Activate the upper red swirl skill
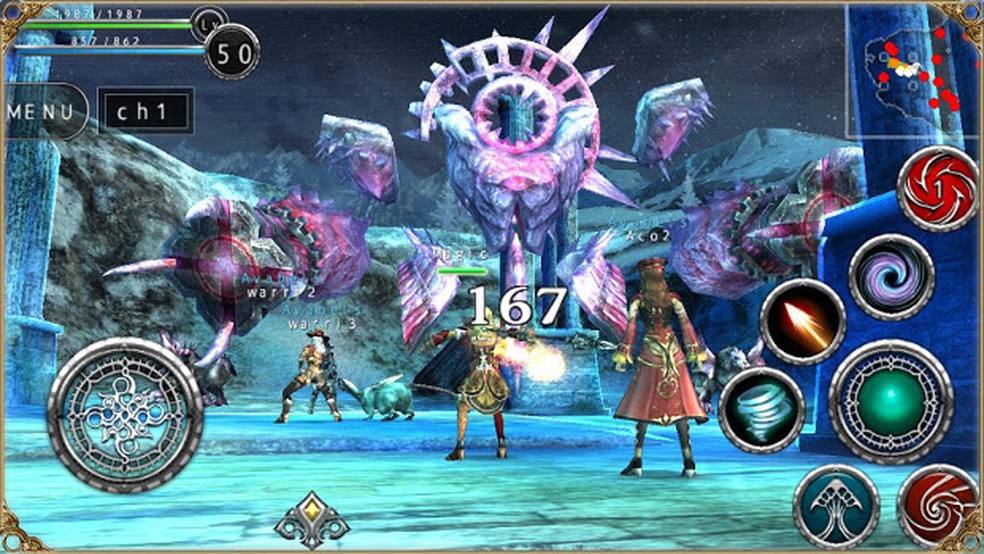 [x=937, y=189]
